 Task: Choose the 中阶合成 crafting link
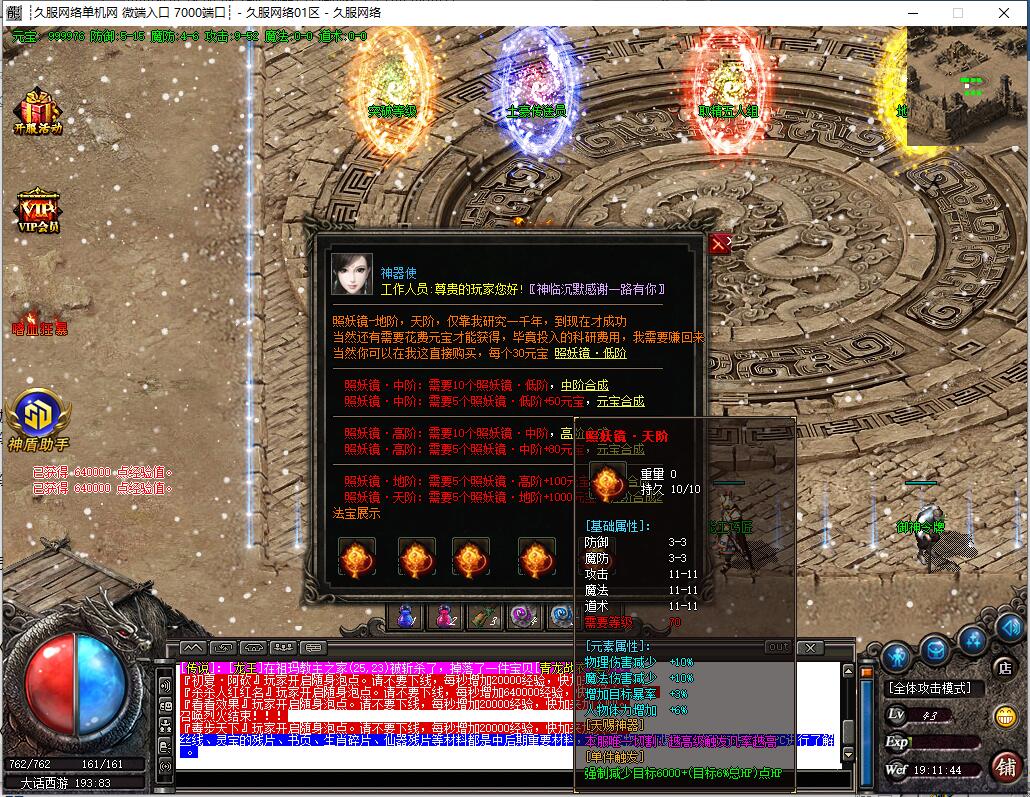584,385
